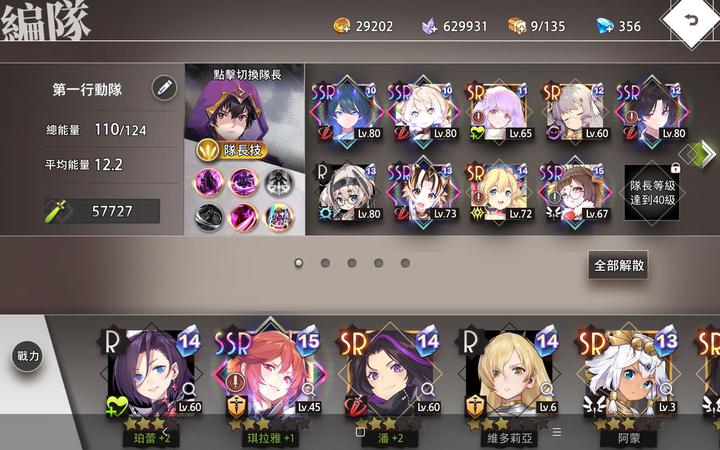
Task: Edit the 第一行動隊 team name
Action: [164, 88]
